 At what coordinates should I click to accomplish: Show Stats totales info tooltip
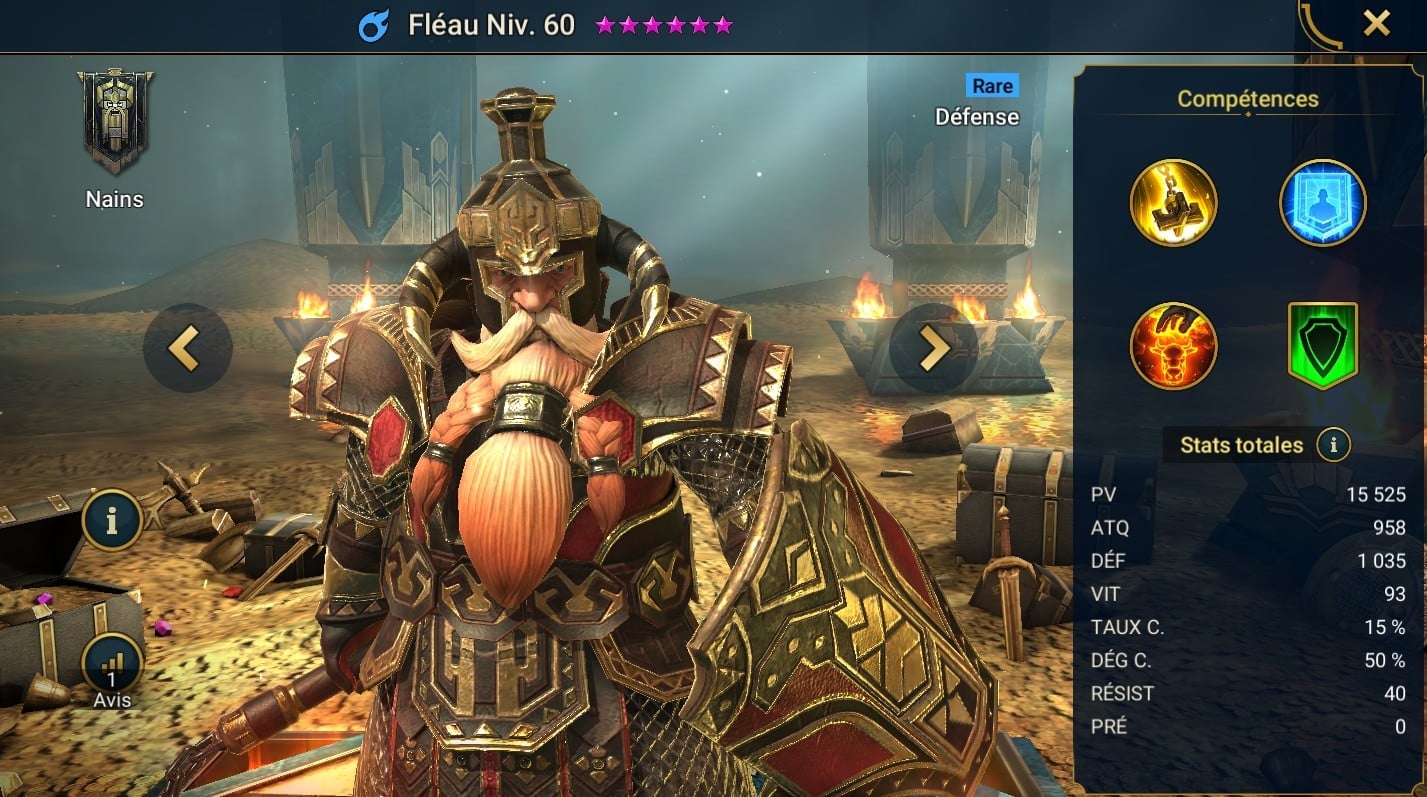click(x=1333, y=445)
